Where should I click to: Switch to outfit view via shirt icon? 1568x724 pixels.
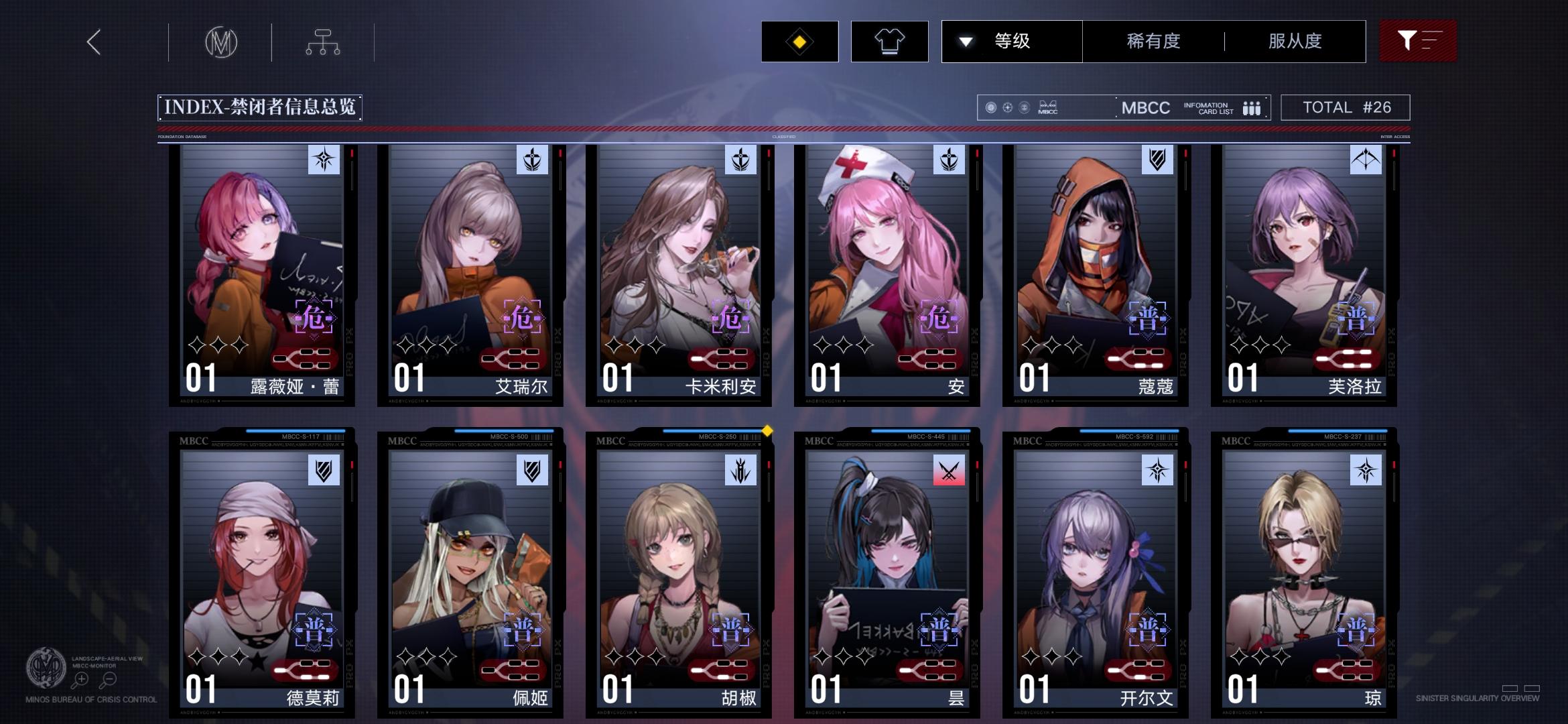pyautogui.click(x=890, y=41)
